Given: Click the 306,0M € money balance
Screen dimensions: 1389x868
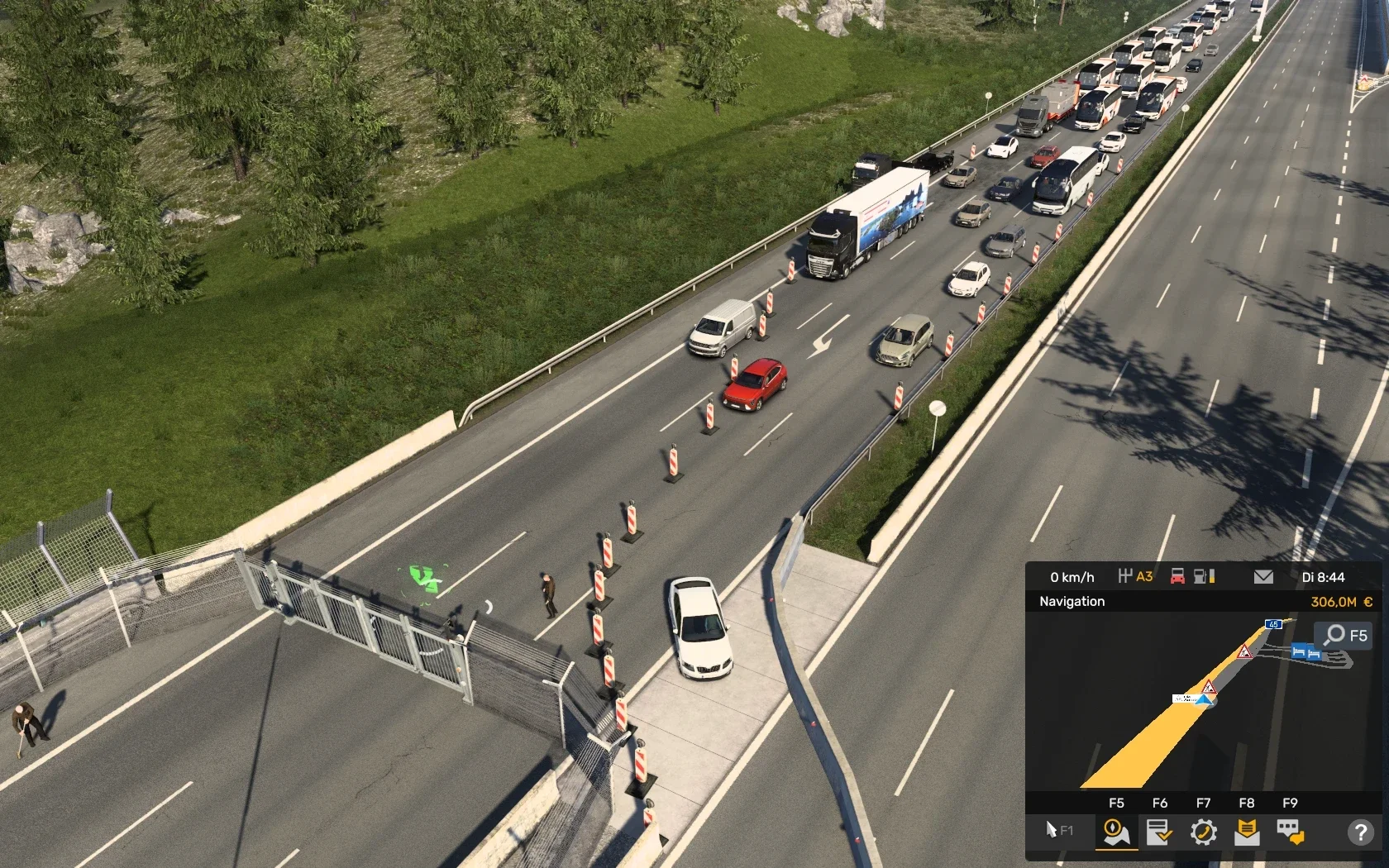Looking at the screenshot, I should pos(1341,603).
